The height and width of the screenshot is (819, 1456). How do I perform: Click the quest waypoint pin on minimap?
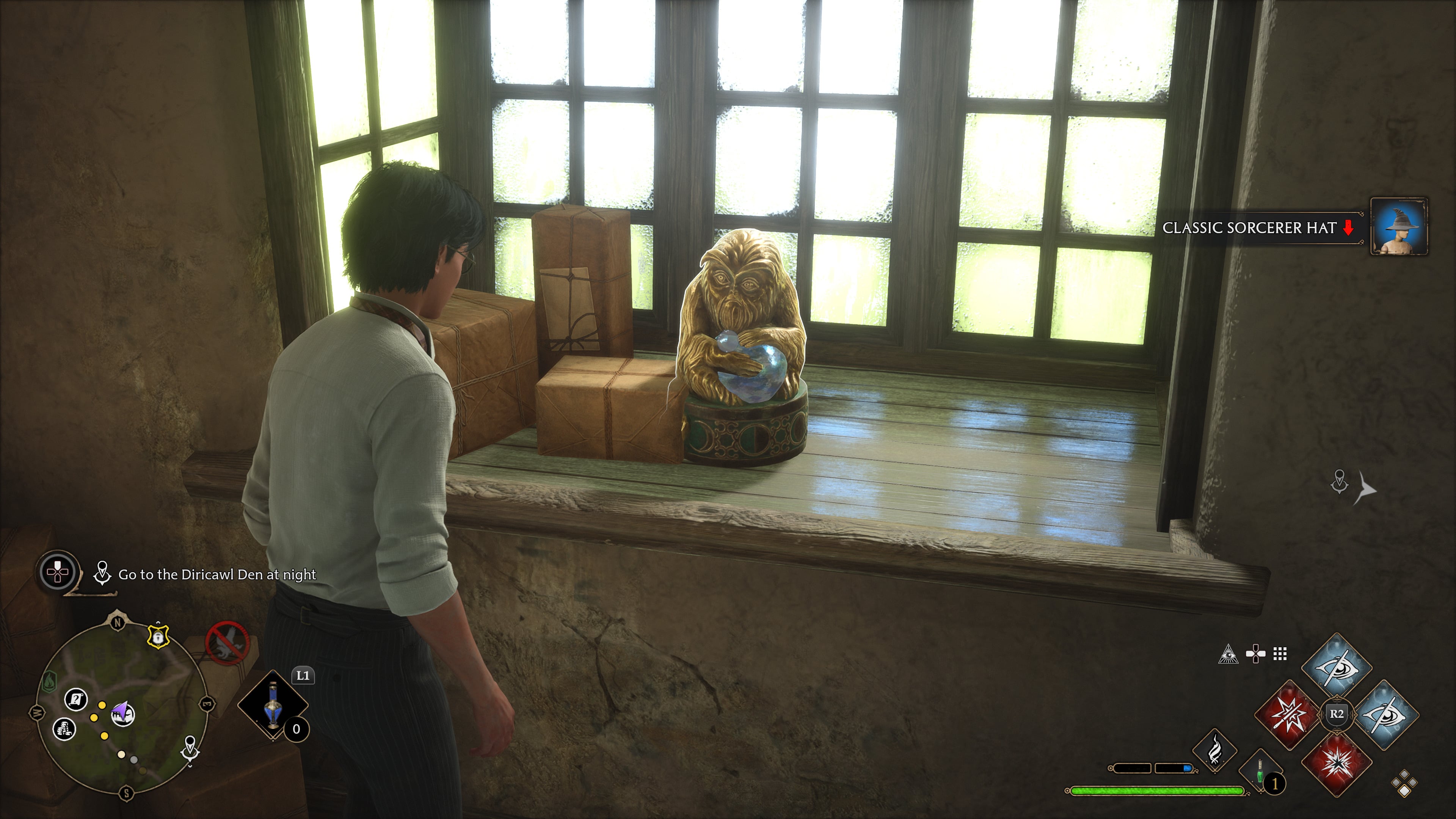(x=190, y=748)
